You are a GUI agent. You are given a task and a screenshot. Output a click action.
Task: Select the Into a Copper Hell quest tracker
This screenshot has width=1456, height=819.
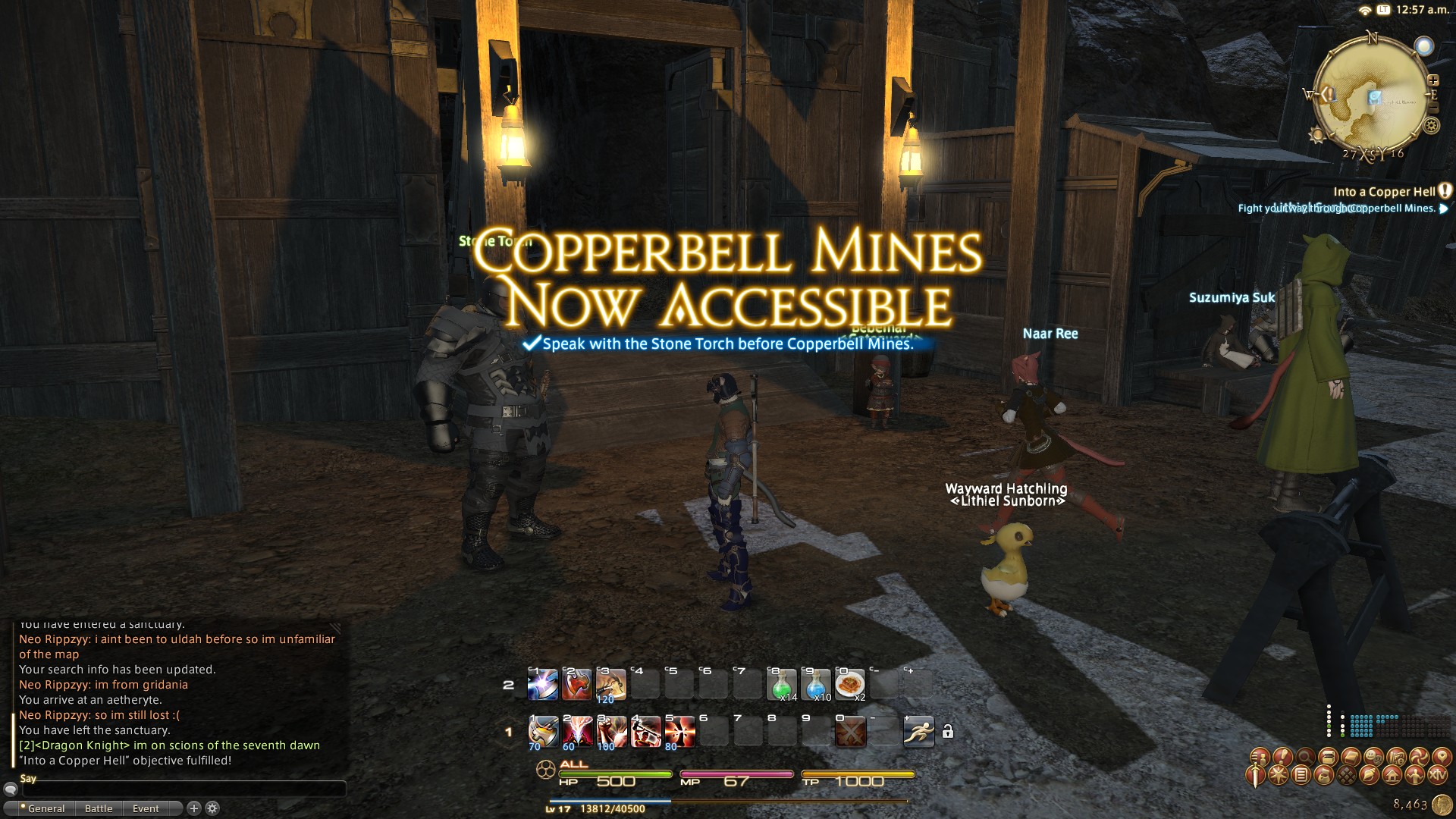pyautogui.click(x=1384, y=192)
